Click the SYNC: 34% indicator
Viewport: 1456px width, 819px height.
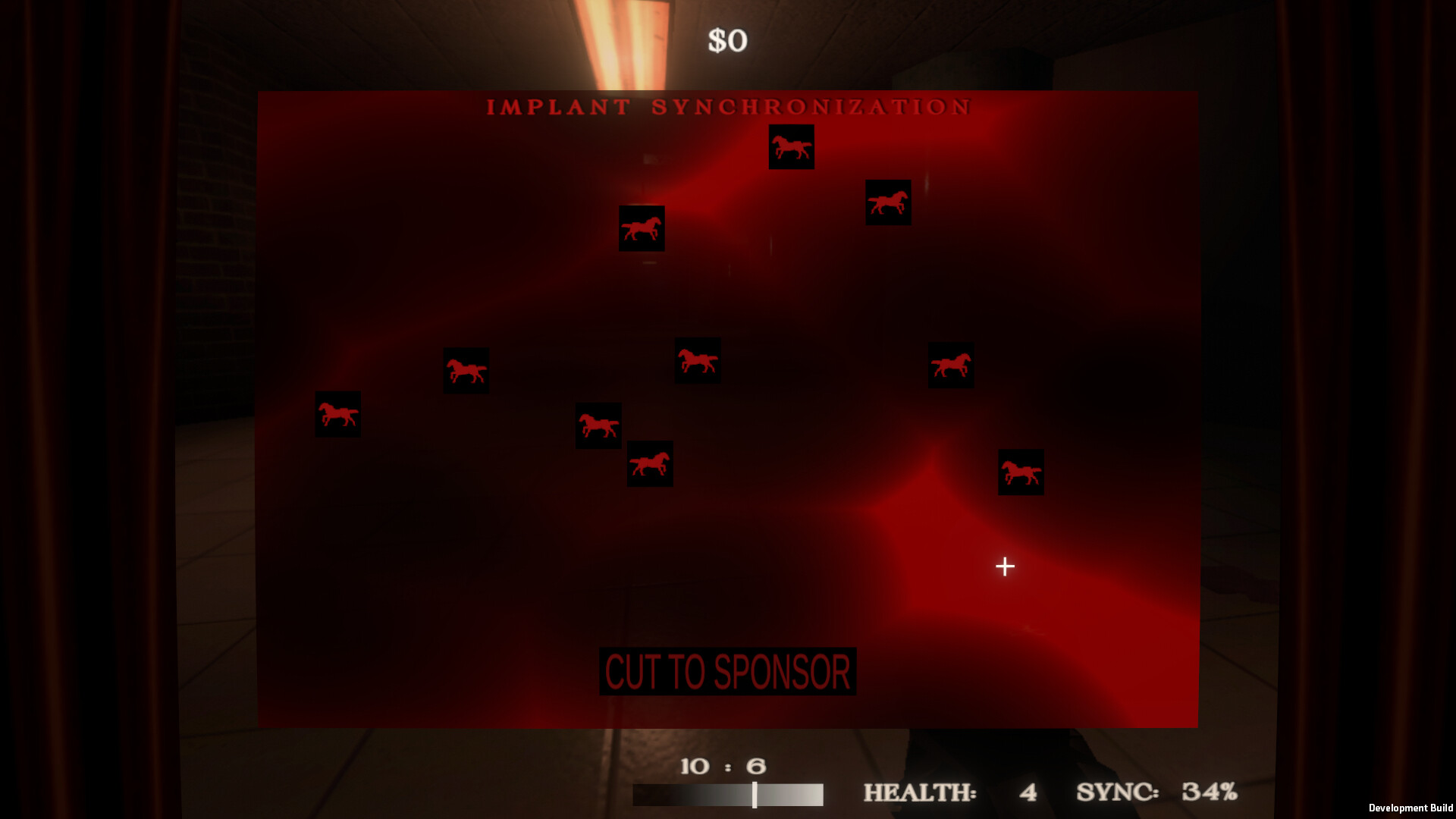tap(1155, 793)
